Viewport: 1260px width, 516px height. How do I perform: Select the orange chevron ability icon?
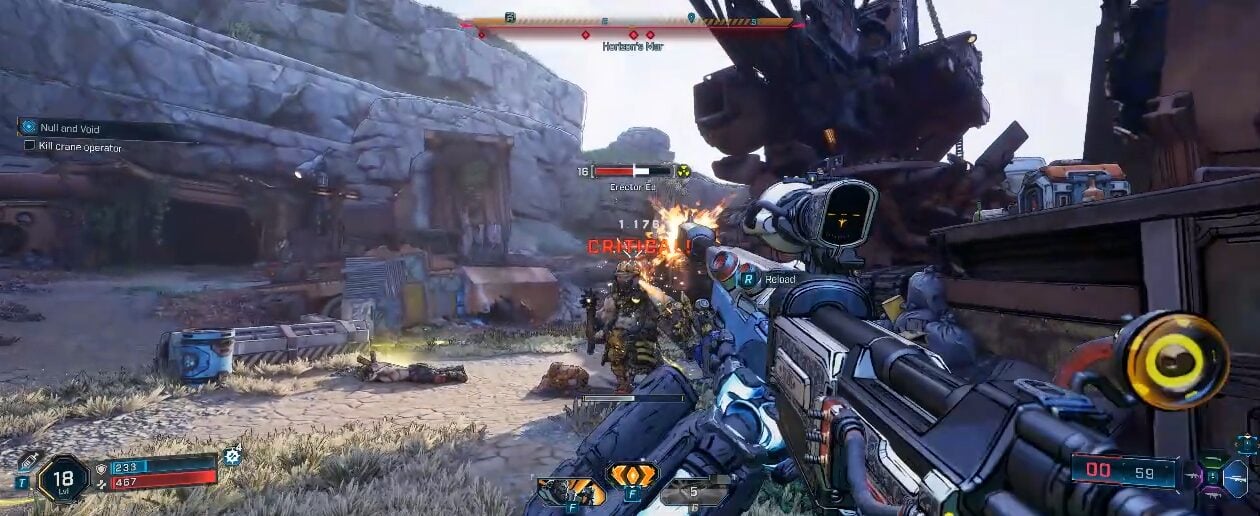tap(633, 475)
